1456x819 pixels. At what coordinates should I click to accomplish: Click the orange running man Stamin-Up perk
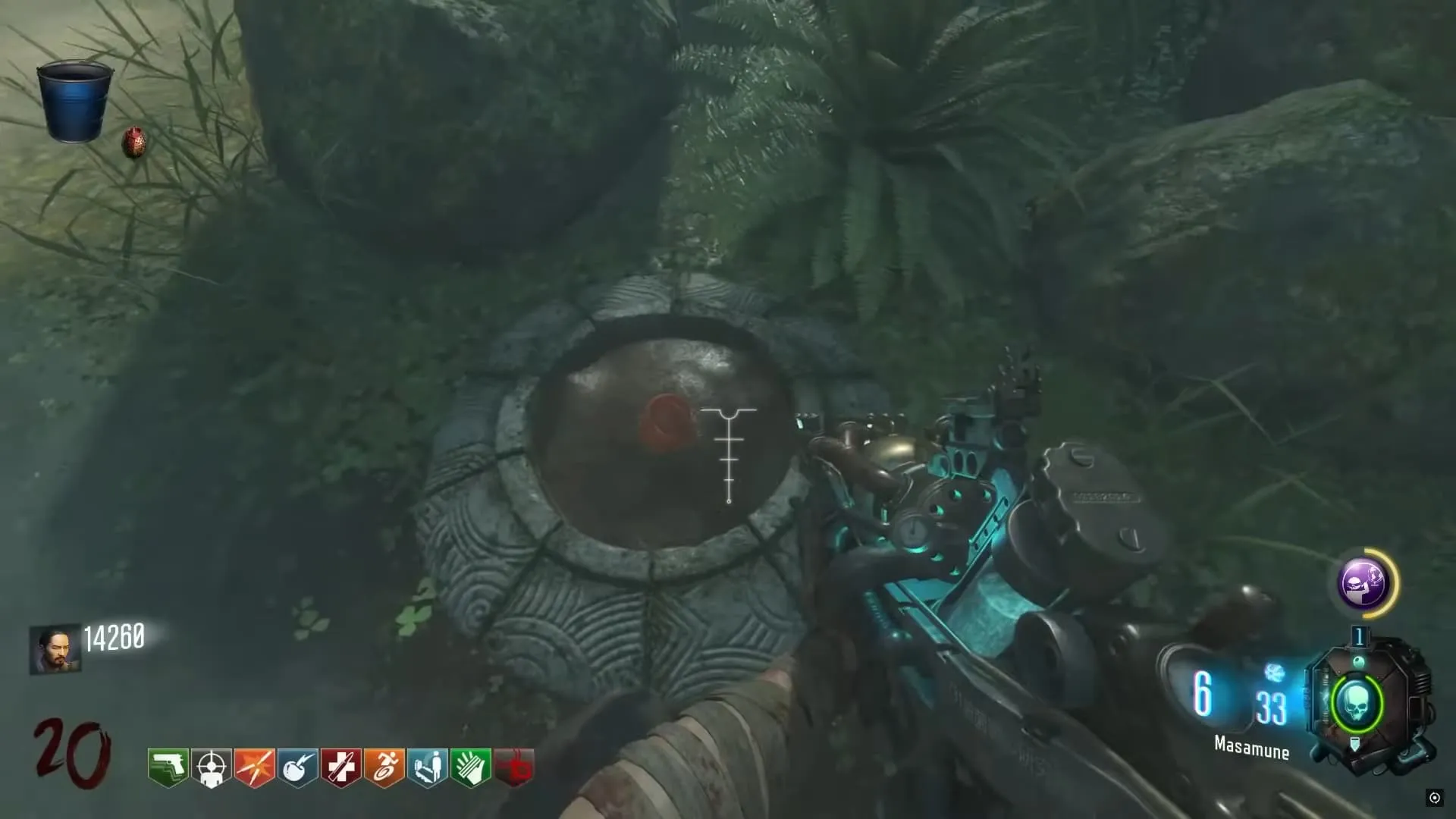click(384, 768)
